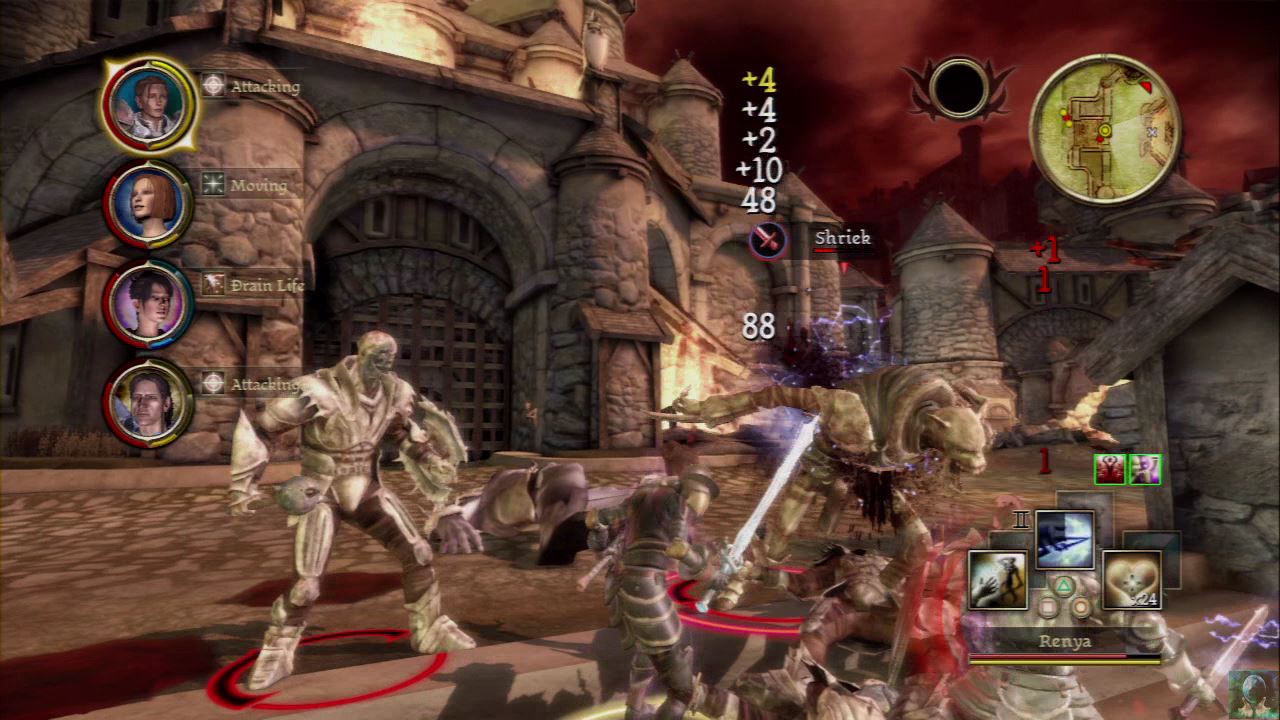
Task: Select the red-haired party member portrait
Action: pos(148,204)
